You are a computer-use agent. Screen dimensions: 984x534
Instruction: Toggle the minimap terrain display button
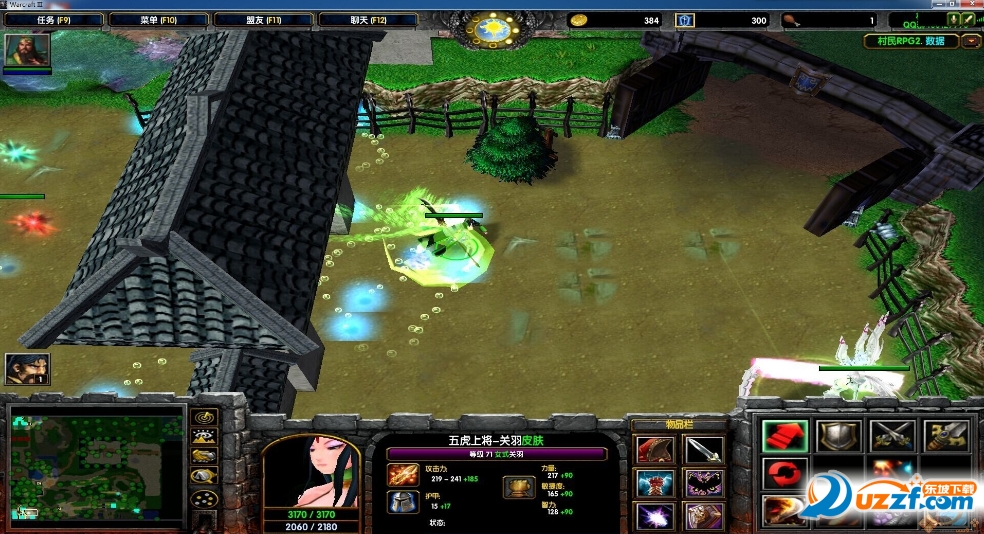click(207, 437)
